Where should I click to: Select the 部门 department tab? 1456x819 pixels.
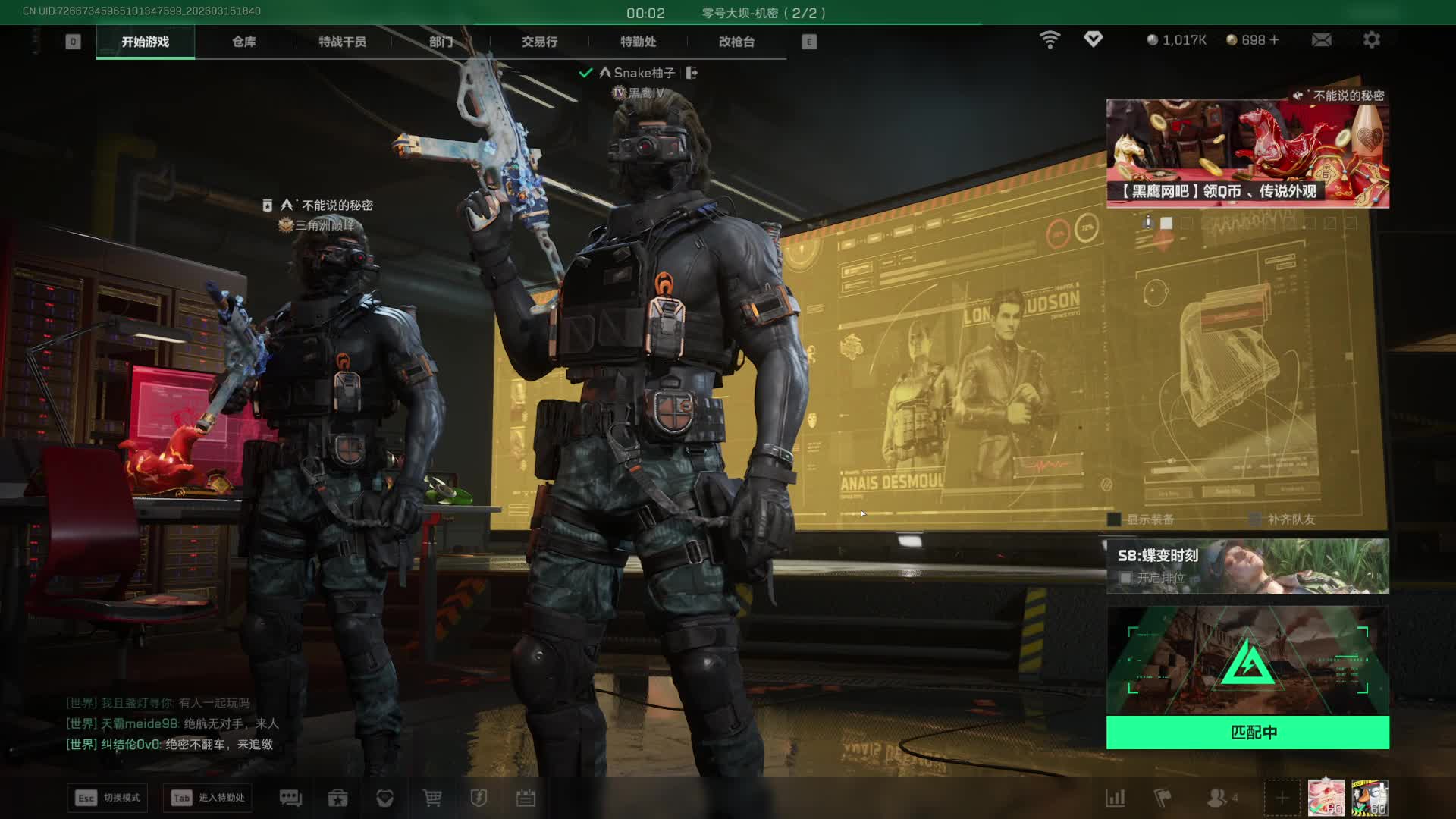441,42
